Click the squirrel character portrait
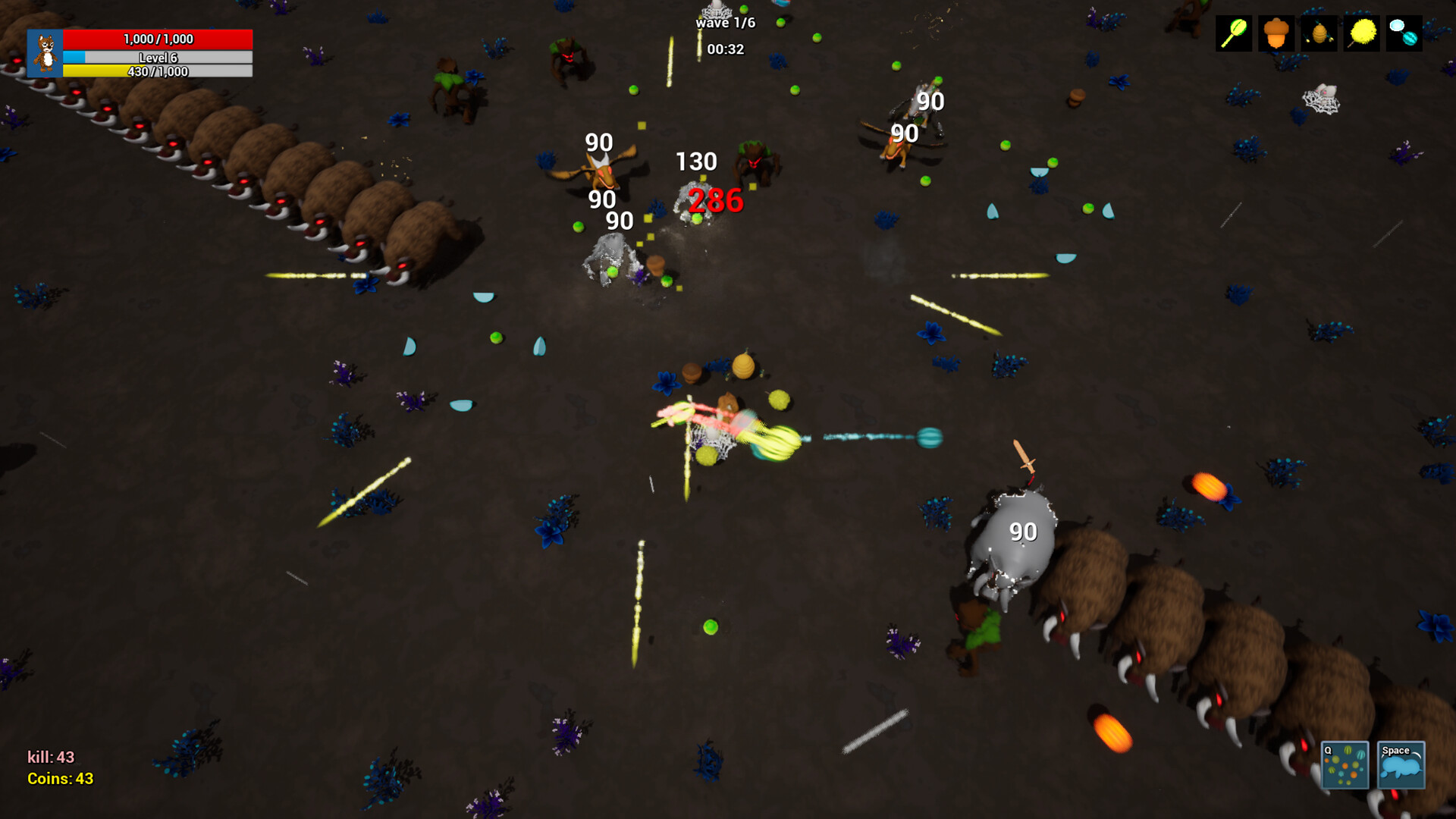Image resolution: width=1456 pixels, height=819 pixels. pyautogui.click(x=45, y=55)
